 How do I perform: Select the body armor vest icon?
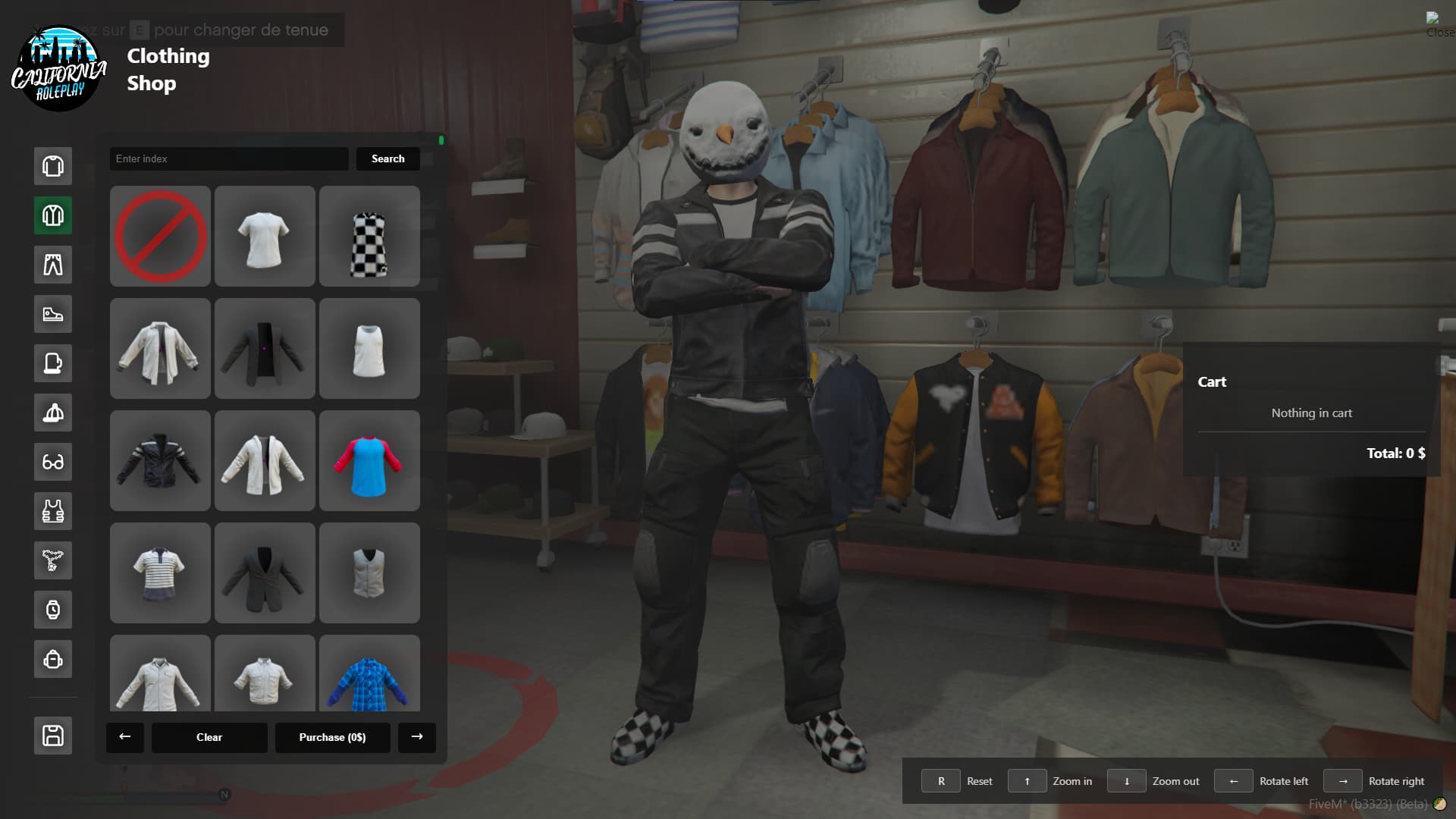(52, 511)
